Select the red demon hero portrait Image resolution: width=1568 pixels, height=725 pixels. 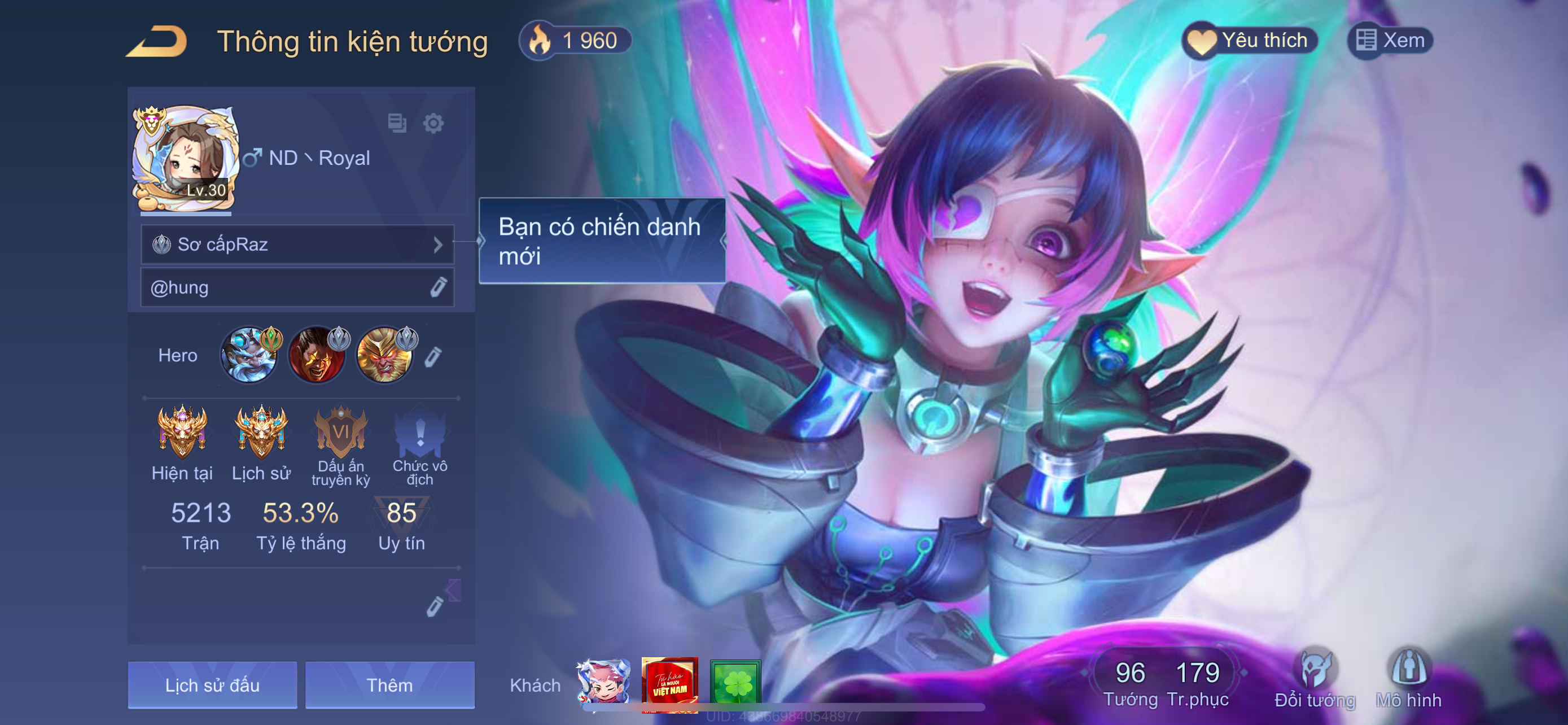316,356
